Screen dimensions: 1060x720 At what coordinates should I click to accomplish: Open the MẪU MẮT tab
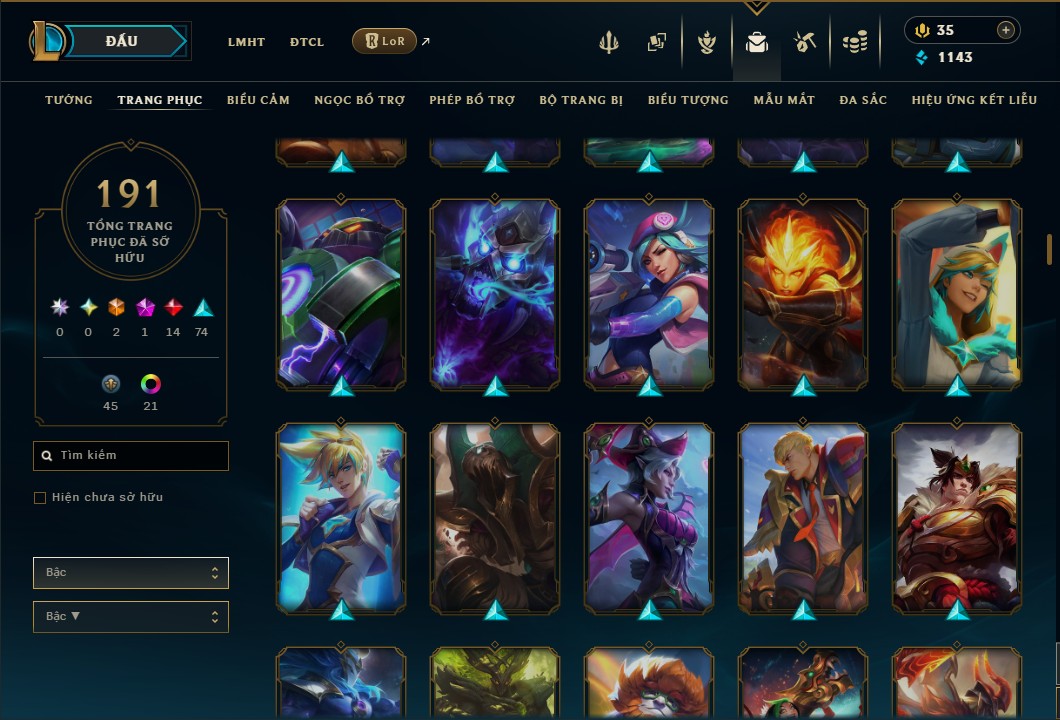pos(784,100)
